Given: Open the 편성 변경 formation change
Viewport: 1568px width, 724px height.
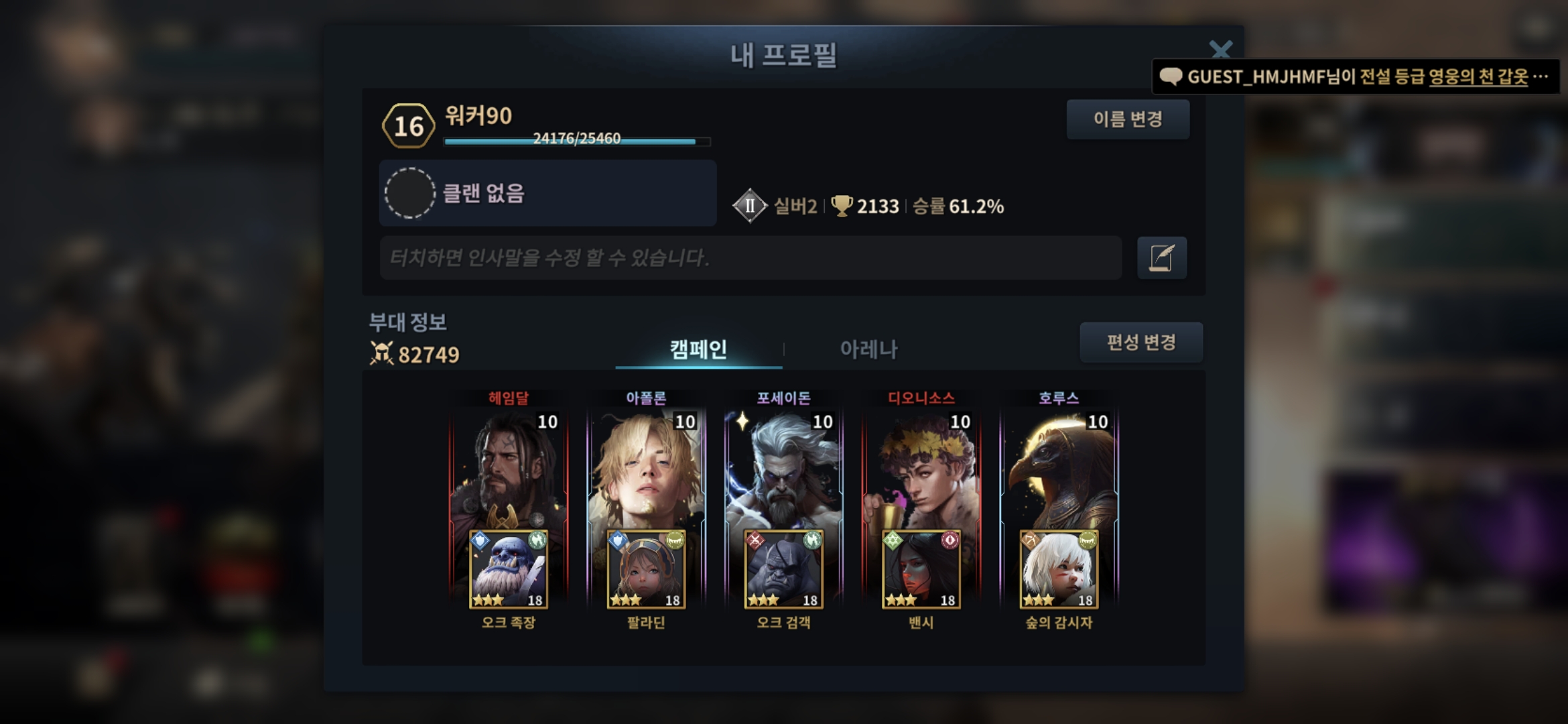Looking at the screenshot, I should [1140, 343].
